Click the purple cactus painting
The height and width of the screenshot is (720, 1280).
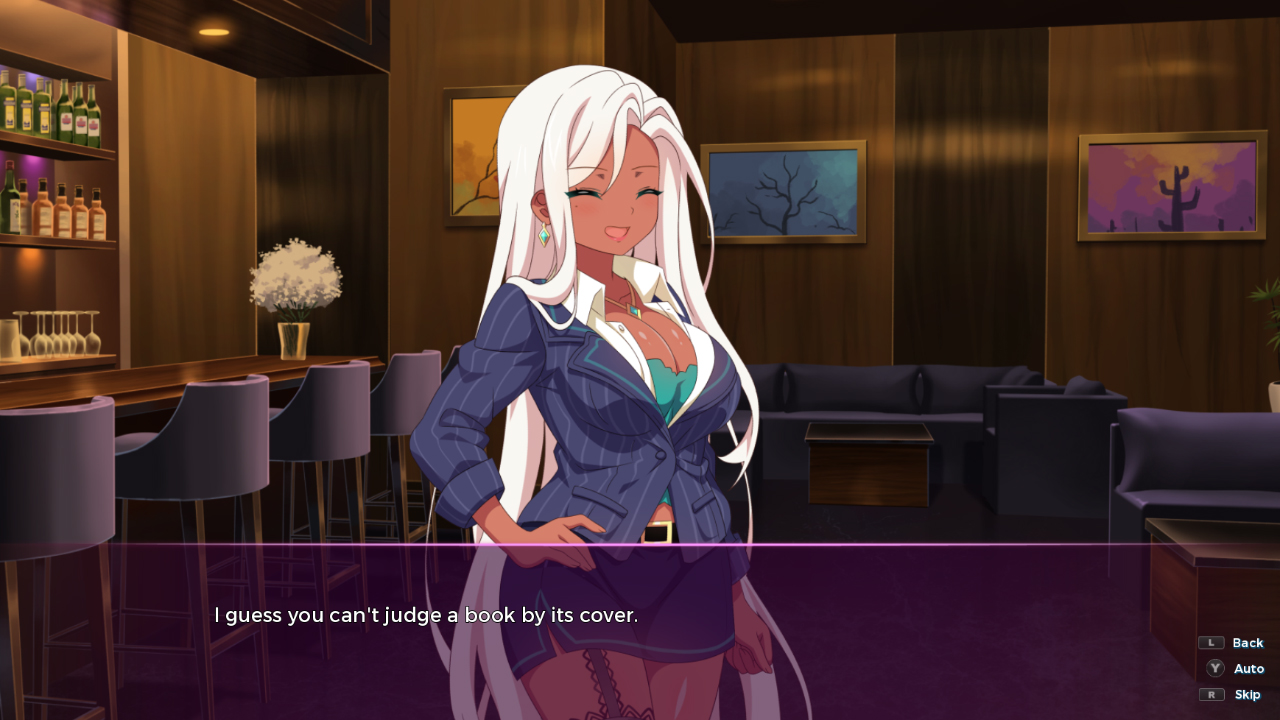1170,184
